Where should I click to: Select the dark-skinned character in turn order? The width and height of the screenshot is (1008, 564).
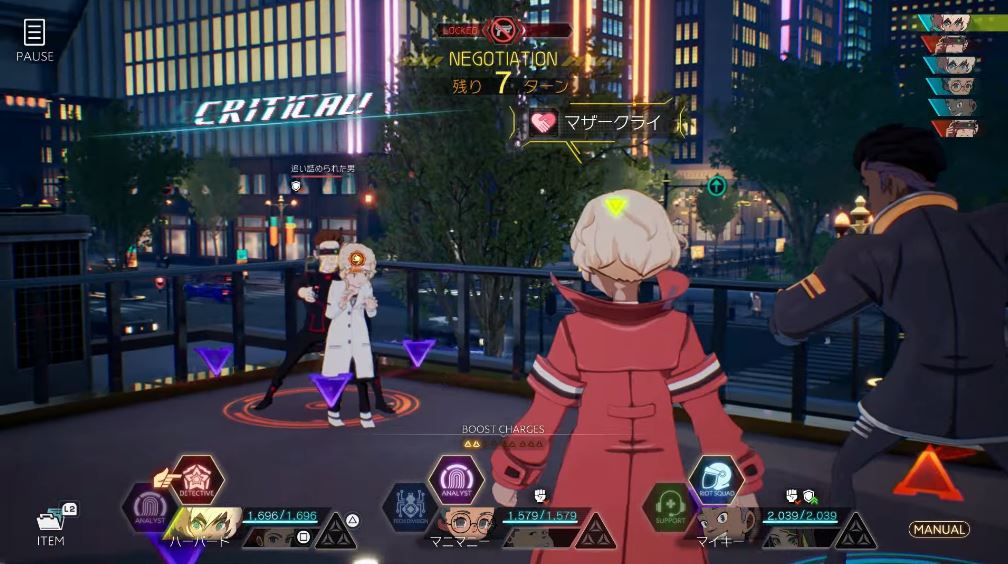pos(957,108)
